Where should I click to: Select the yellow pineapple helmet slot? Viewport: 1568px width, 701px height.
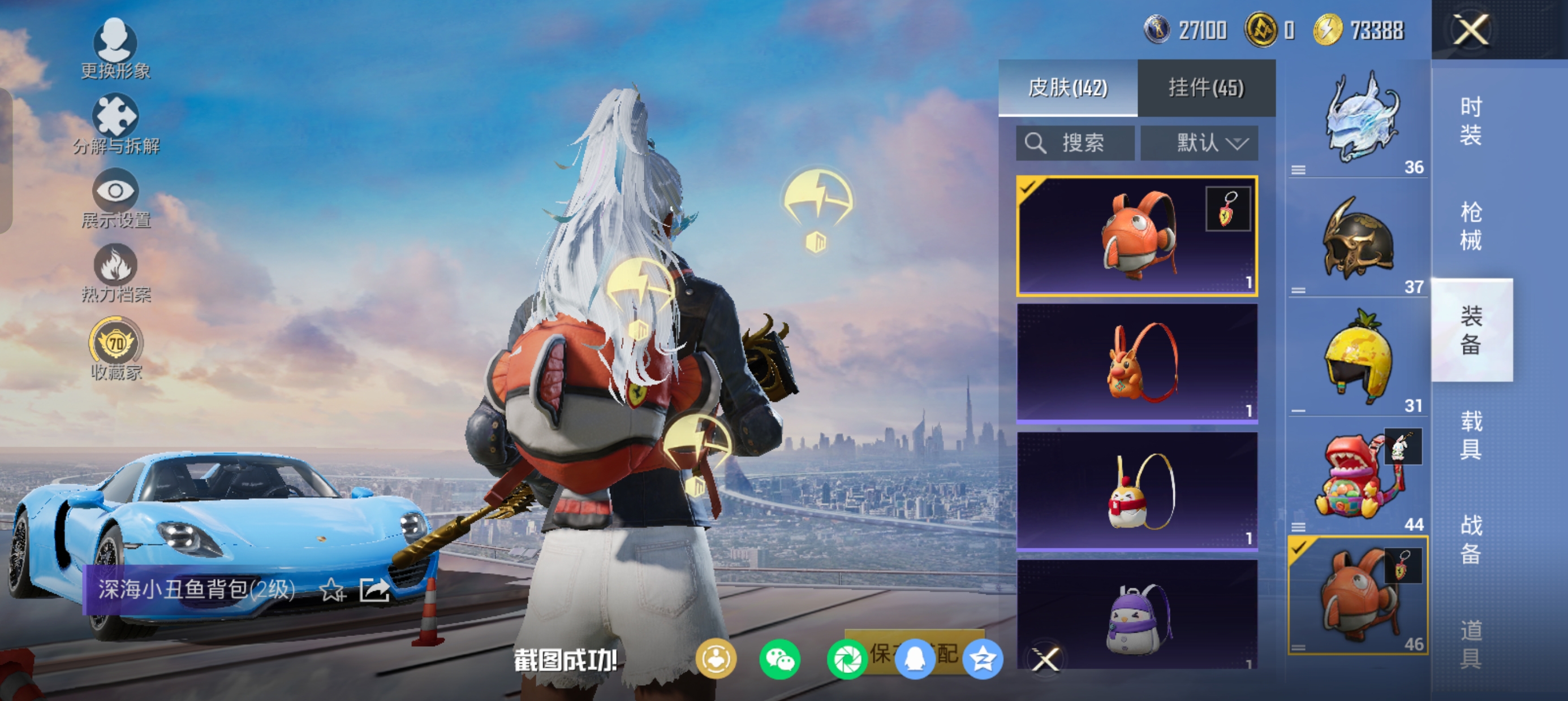1358,358
